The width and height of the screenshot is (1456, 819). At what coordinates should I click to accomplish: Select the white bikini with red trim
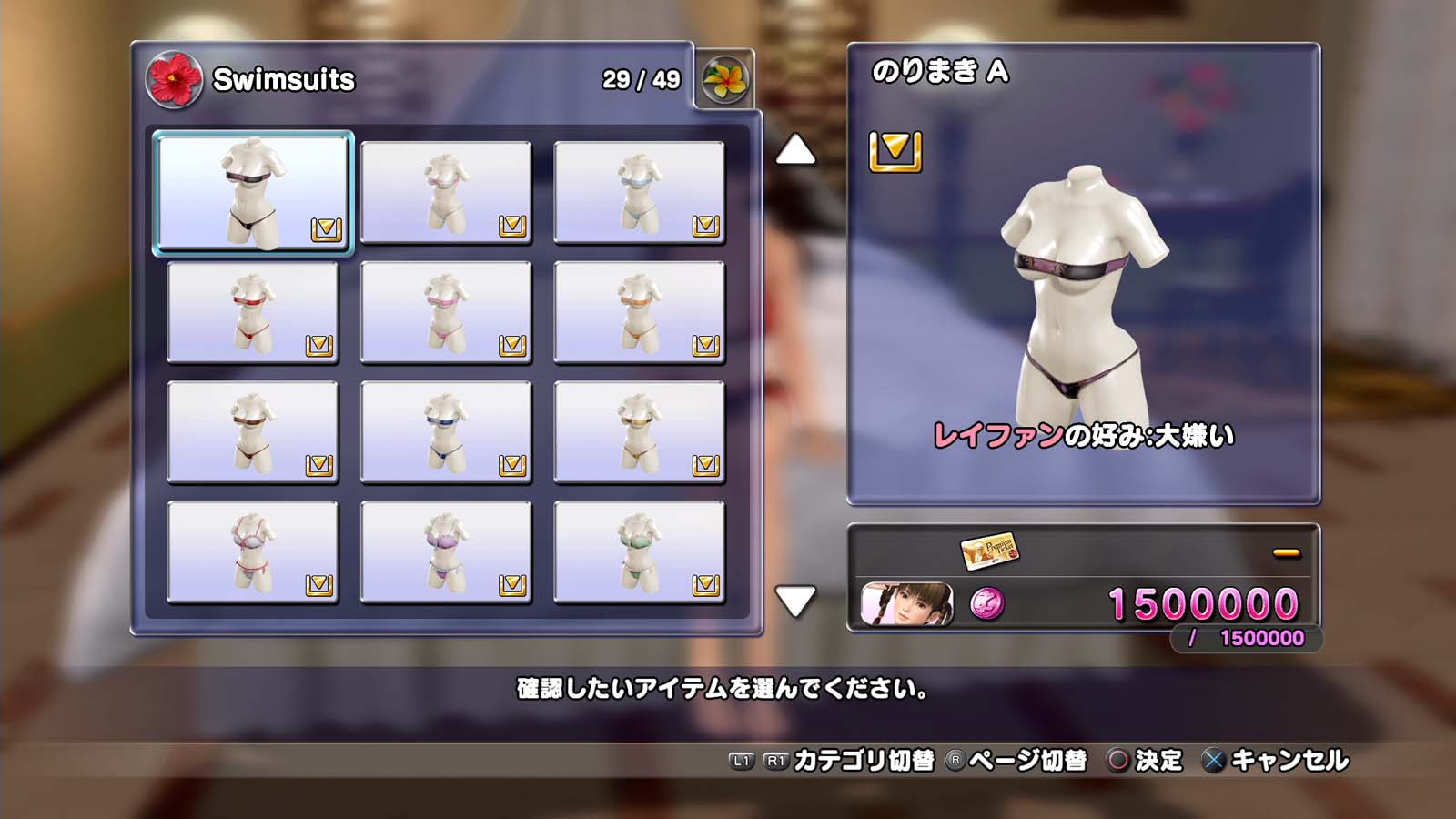(253, 552)
